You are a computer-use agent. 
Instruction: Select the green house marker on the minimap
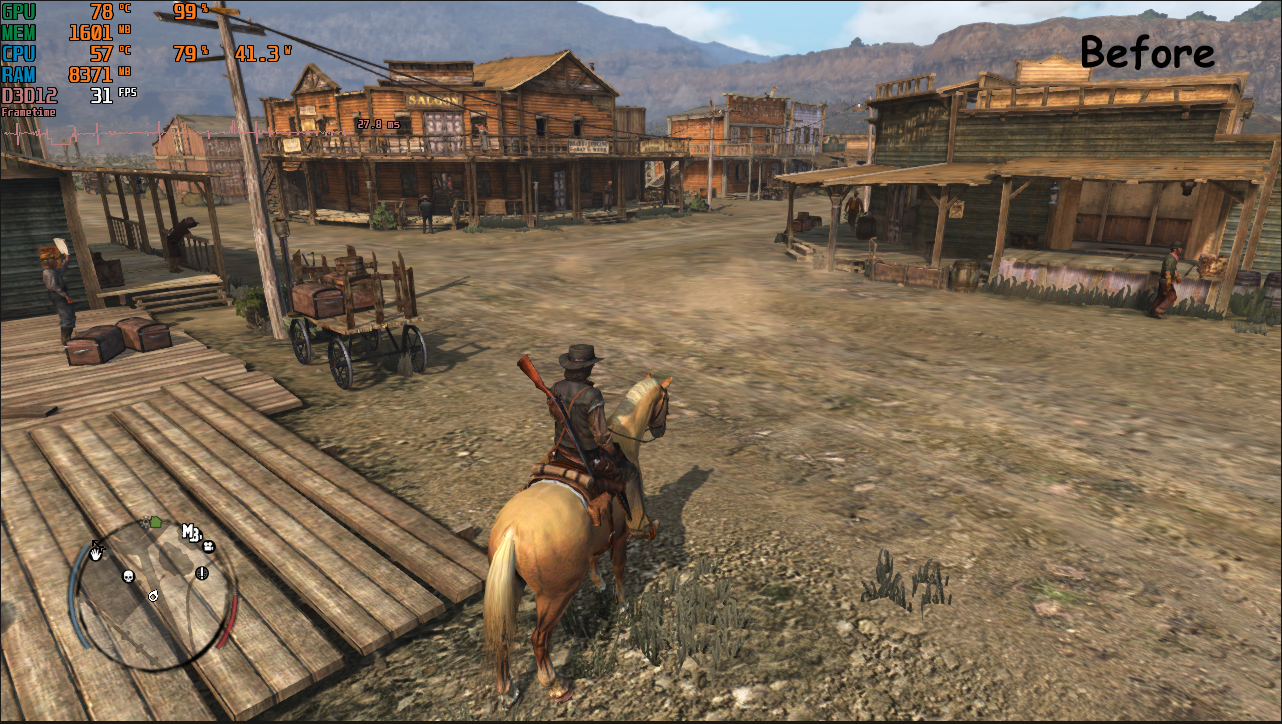tap(155, 521)
